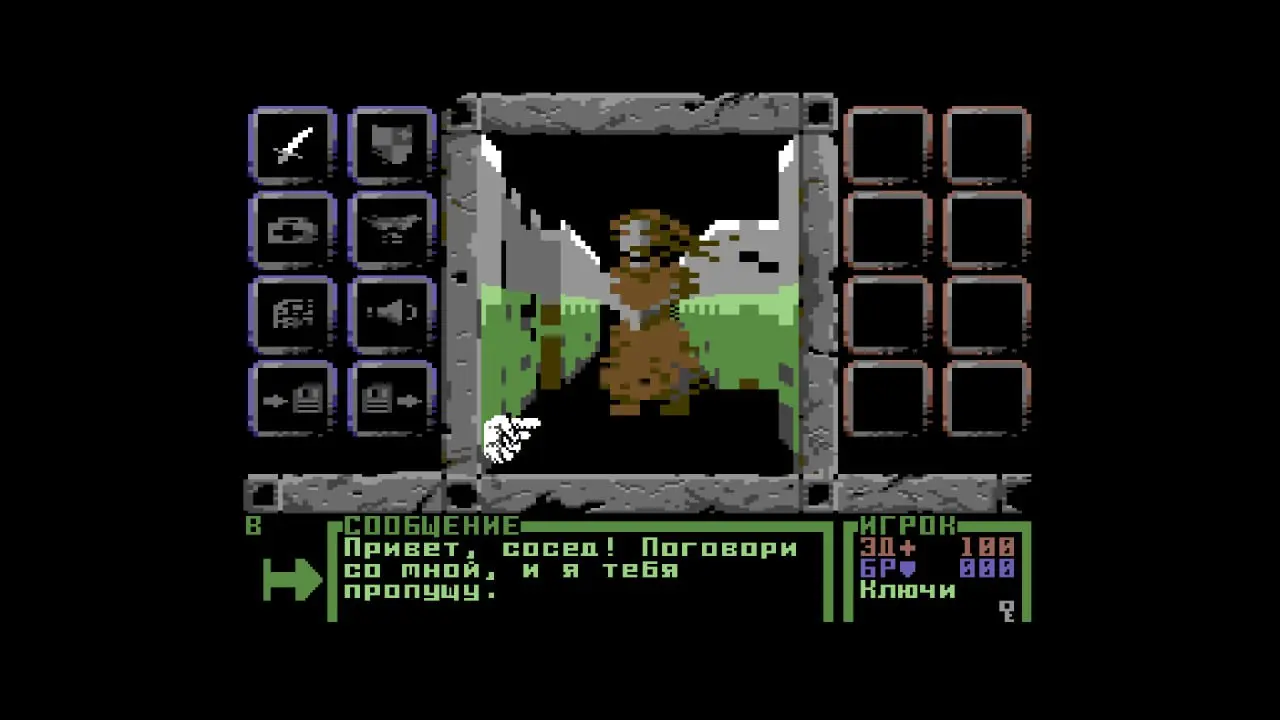Click the disk-load icon with inward arrow

[291, 398]
